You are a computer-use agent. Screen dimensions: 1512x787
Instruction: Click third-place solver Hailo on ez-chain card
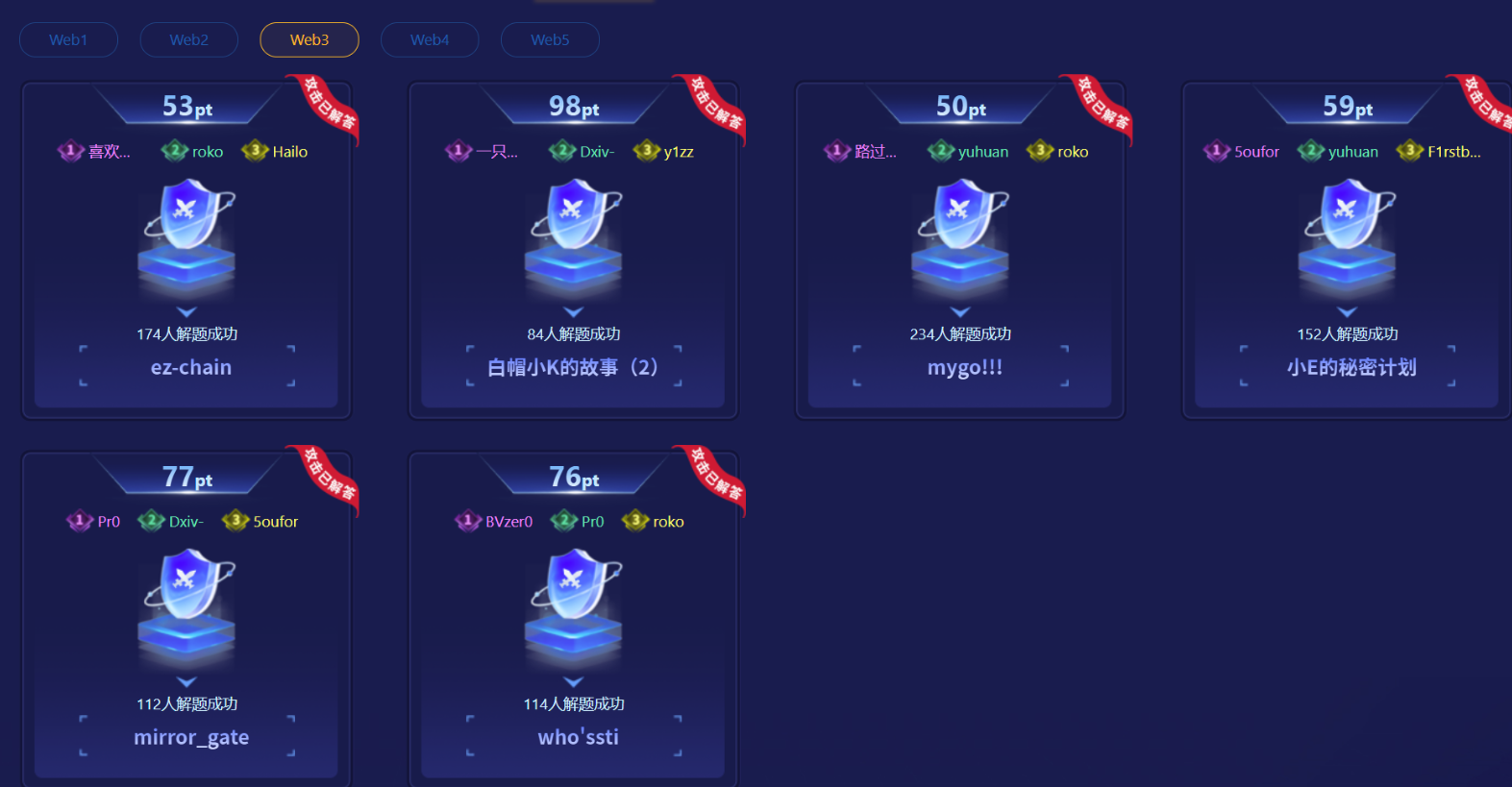pyautogui.click(x=288, y=152)
